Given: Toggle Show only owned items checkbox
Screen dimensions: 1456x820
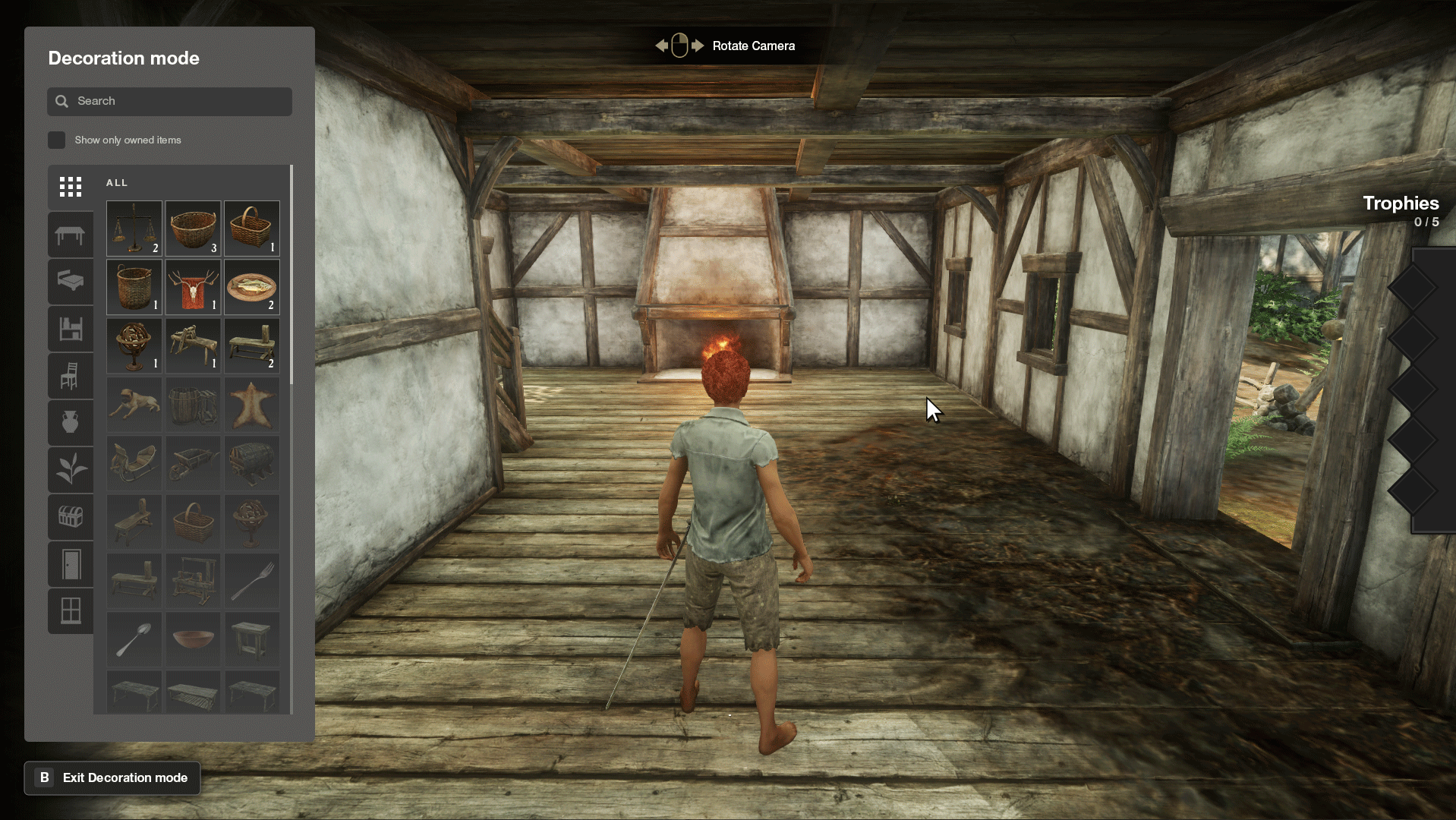Looking at the screenshot, I should pyautogui.click(x=57, y=140).
